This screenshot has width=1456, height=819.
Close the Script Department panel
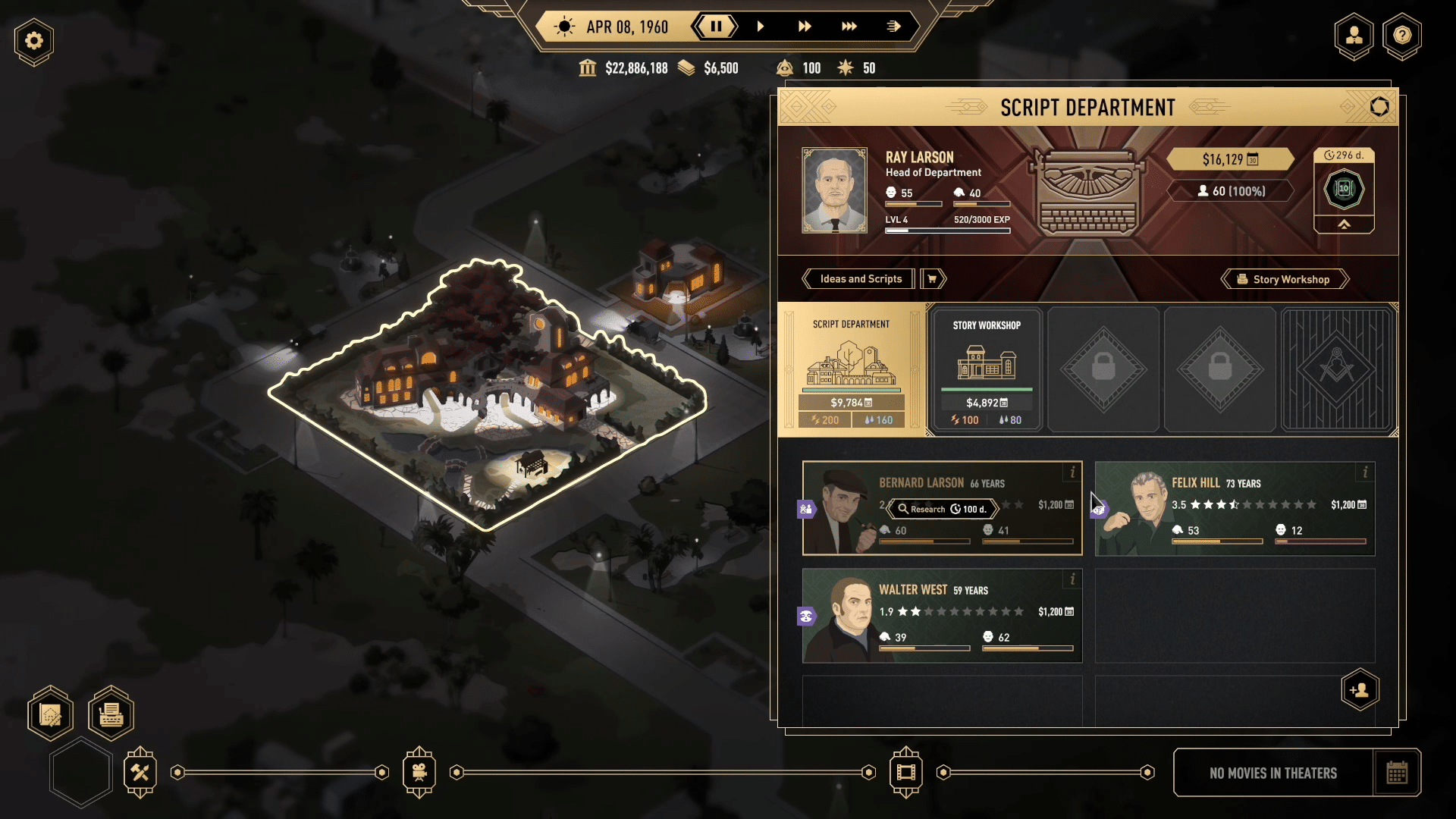(1379, 107)
